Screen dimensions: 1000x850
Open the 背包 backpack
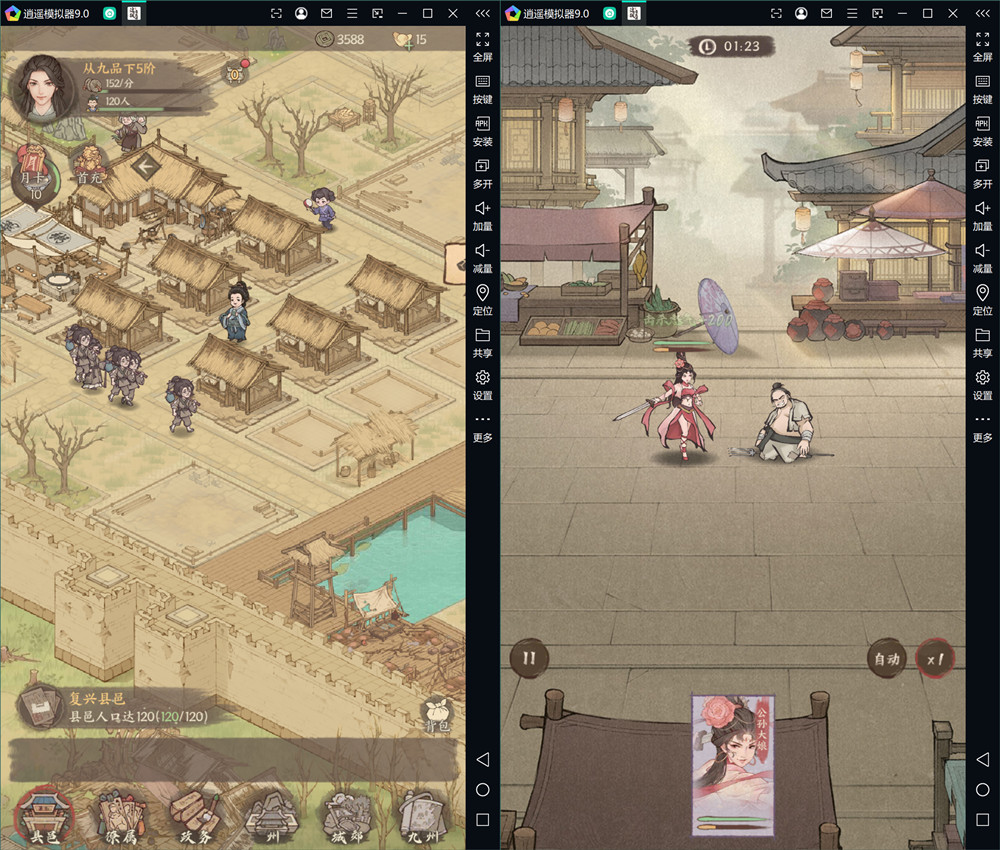pos(437,711)
